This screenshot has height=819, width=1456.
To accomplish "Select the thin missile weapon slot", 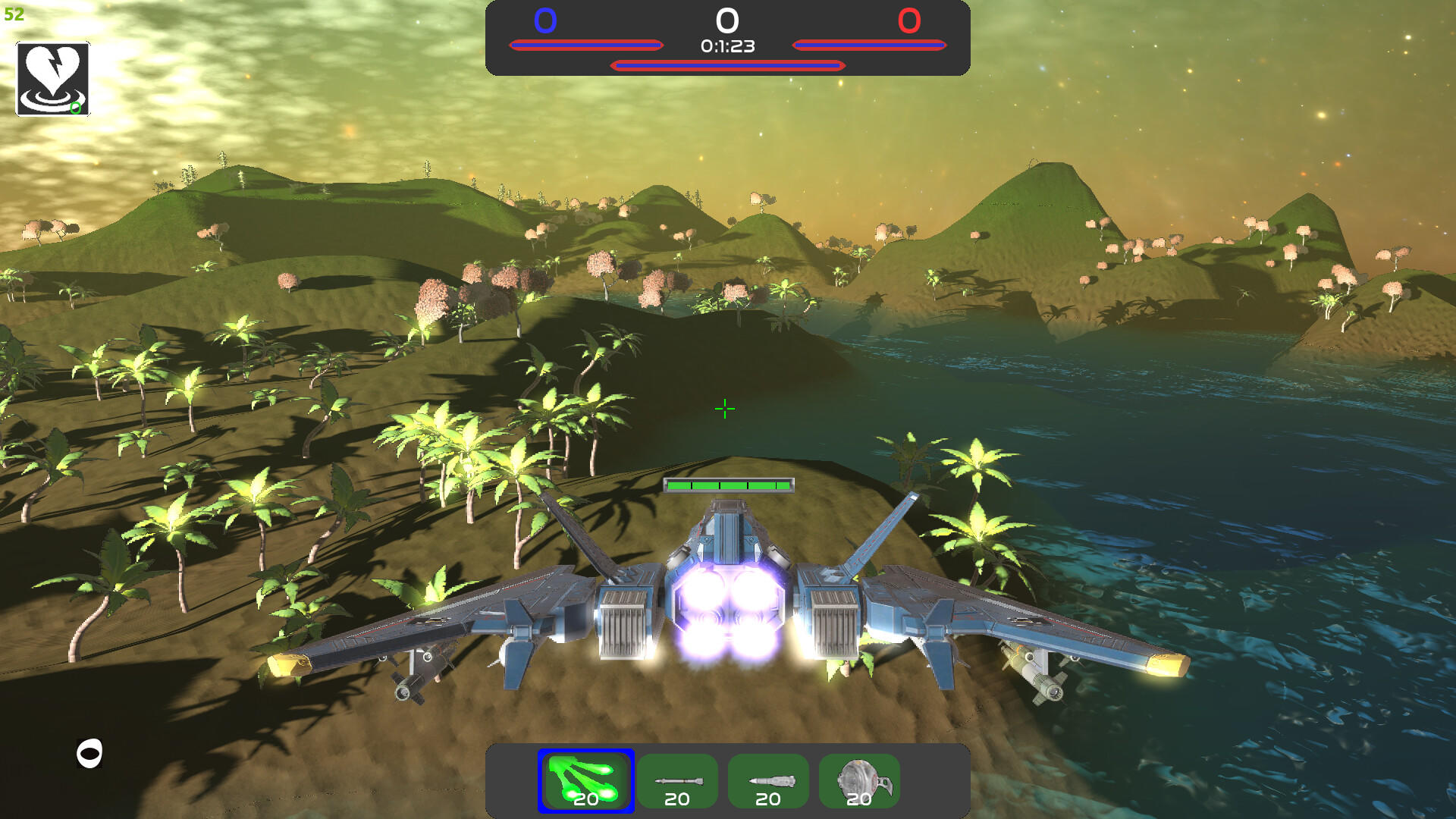I will pyautogui.click(x=677, y=780).
